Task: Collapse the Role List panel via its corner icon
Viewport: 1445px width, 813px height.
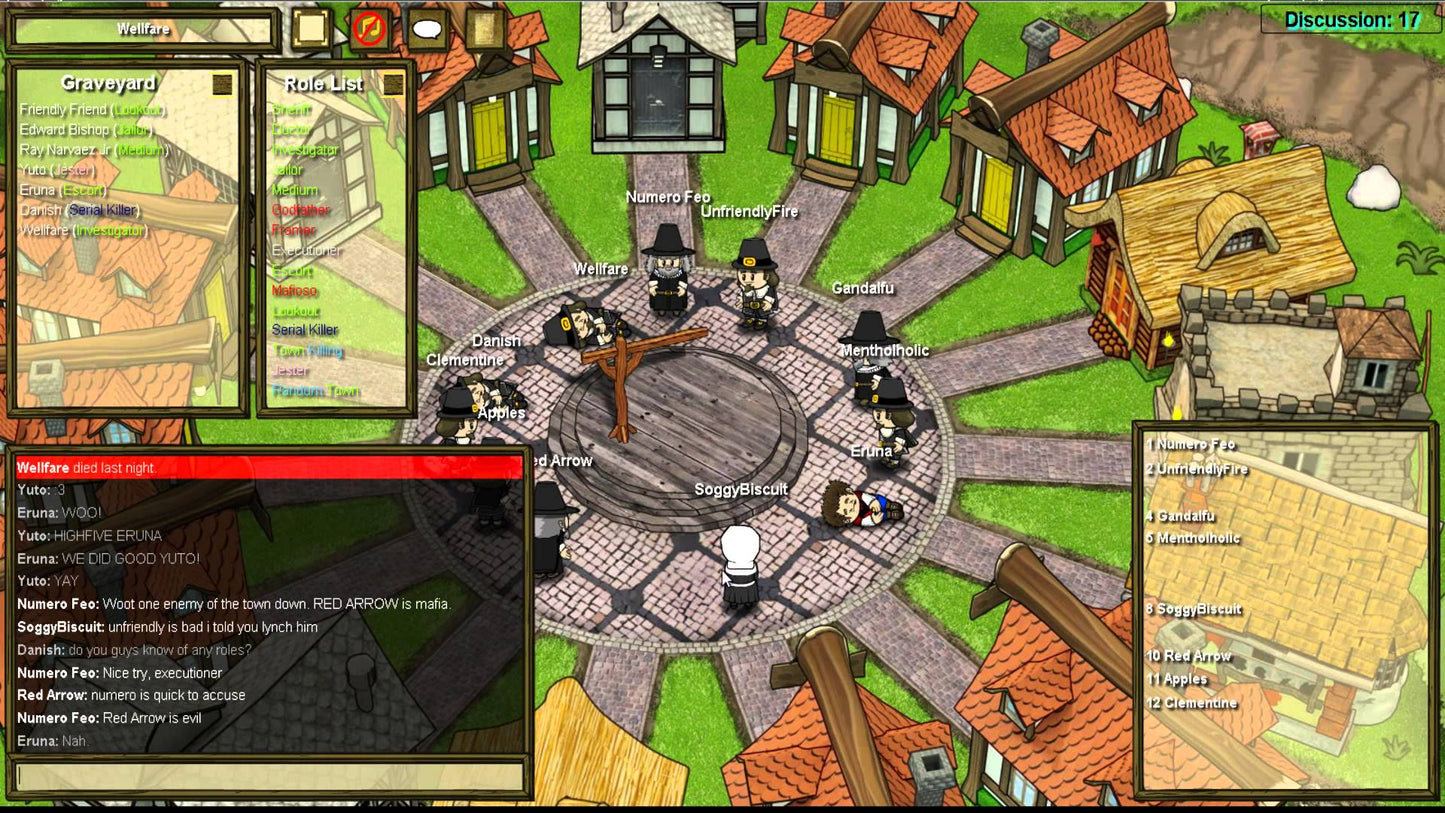Action: [x=393, y=84]
